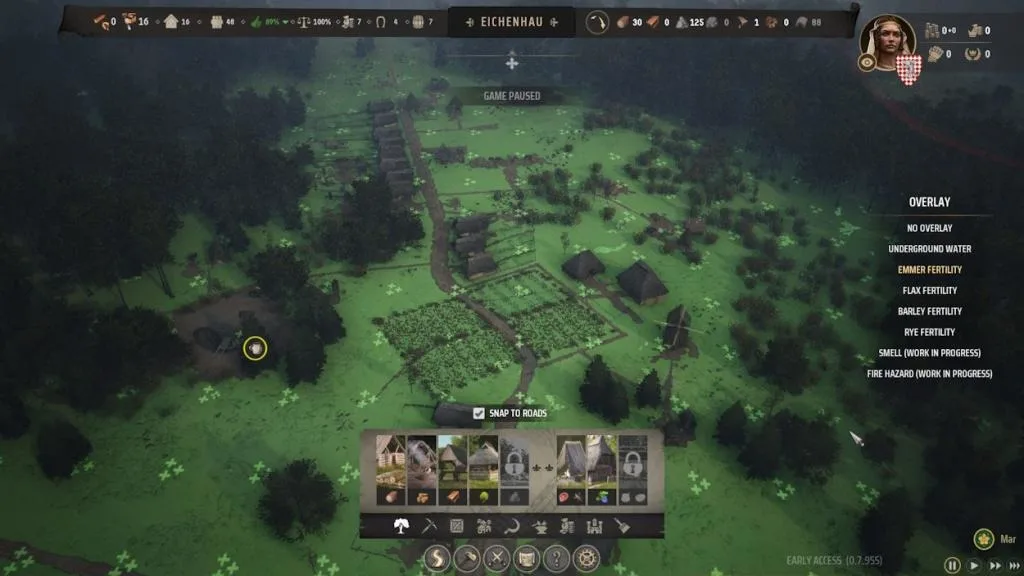Image resolution: width=1024 pixels, height=576 pixels.
Task: Toggle the Snap to Roads checkbox
Action: (479, 413)
